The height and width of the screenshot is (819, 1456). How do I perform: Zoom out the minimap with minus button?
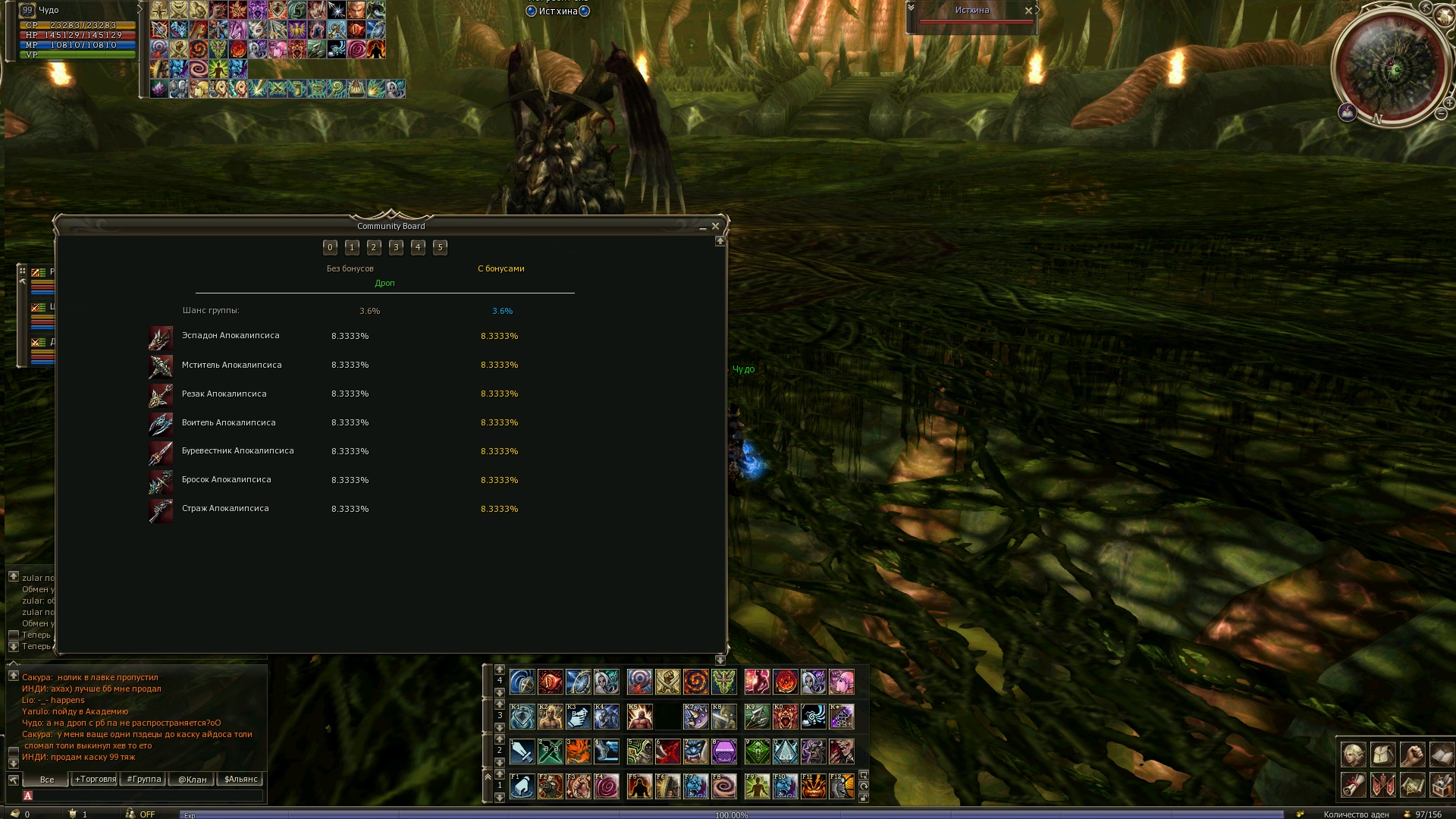(x=1441, y=114)
